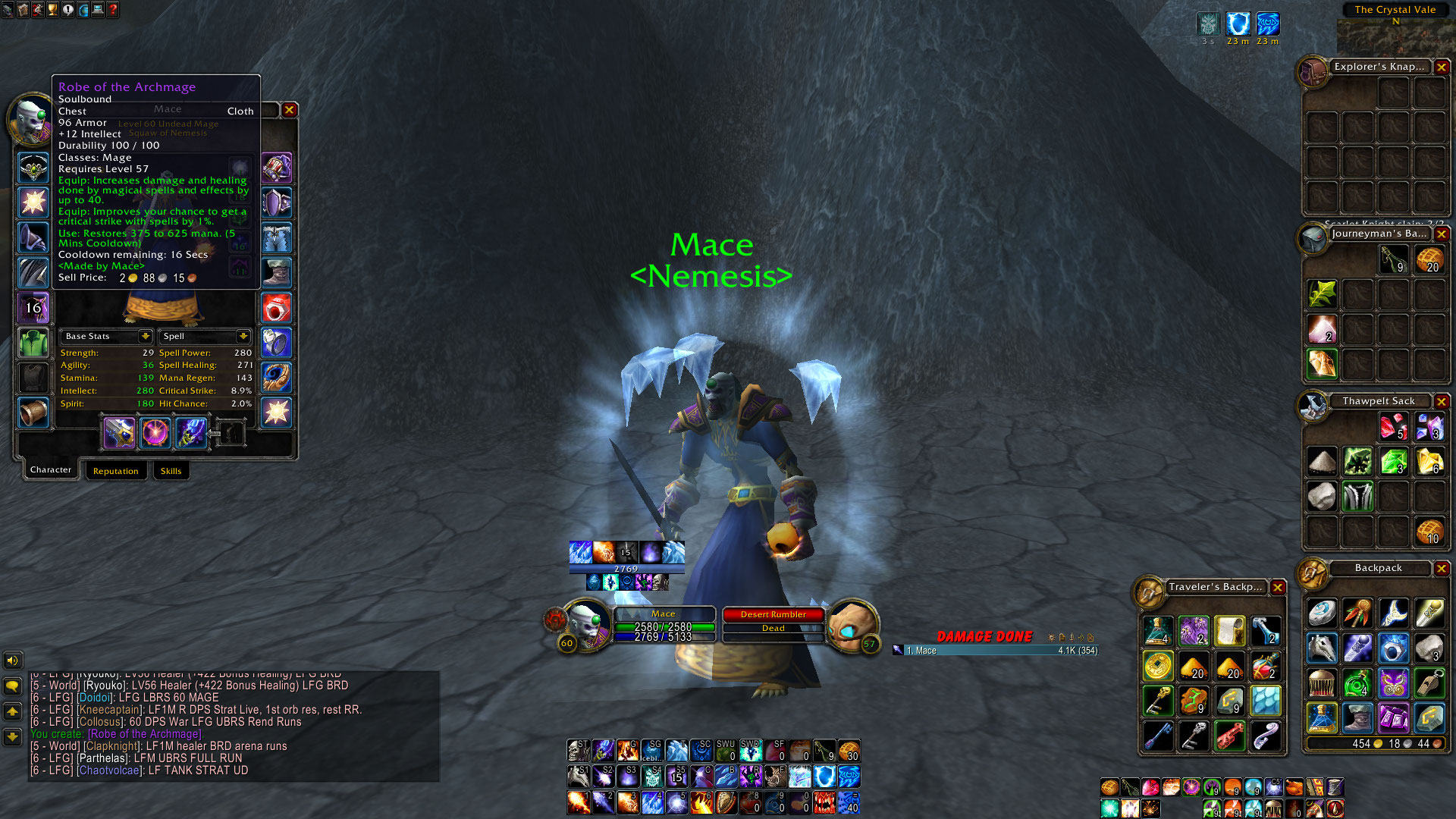
Task: Expand the Spell stats dropdown
Action: tap(243, 336)
